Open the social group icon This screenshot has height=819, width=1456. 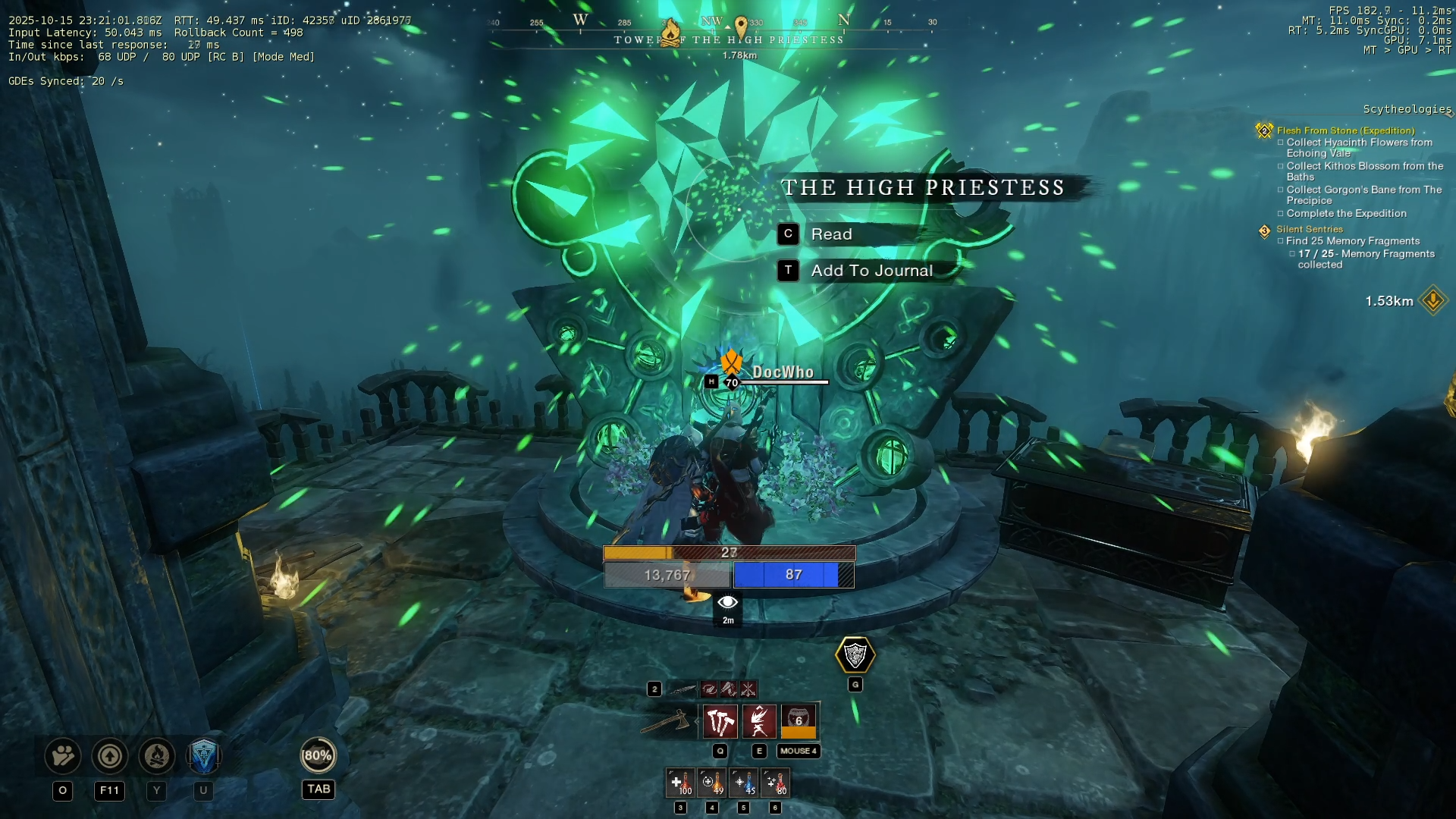pyautogui.click(x=63, y=756)
